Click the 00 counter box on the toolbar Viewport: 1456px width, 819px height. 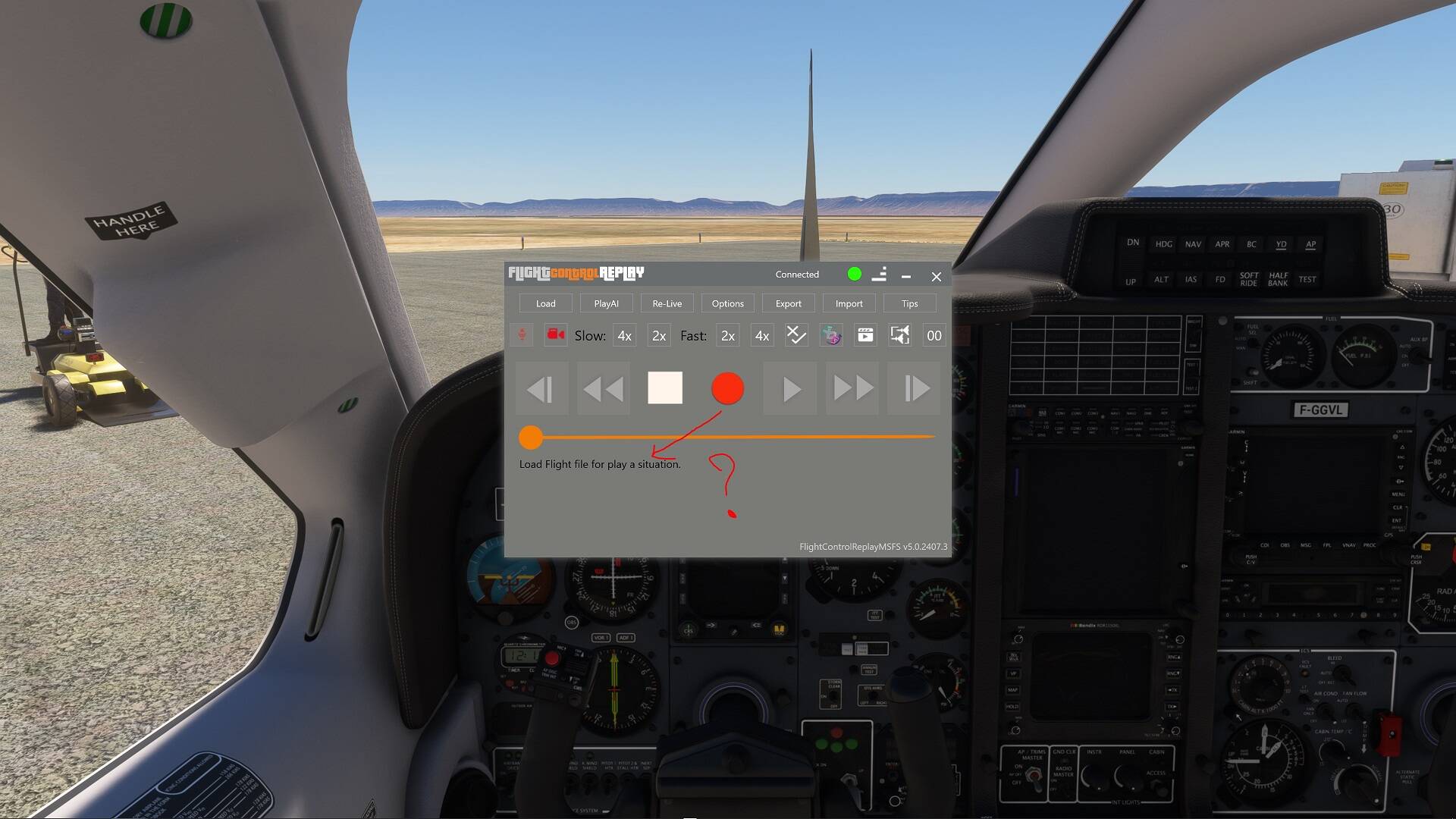tap(933, 335)
